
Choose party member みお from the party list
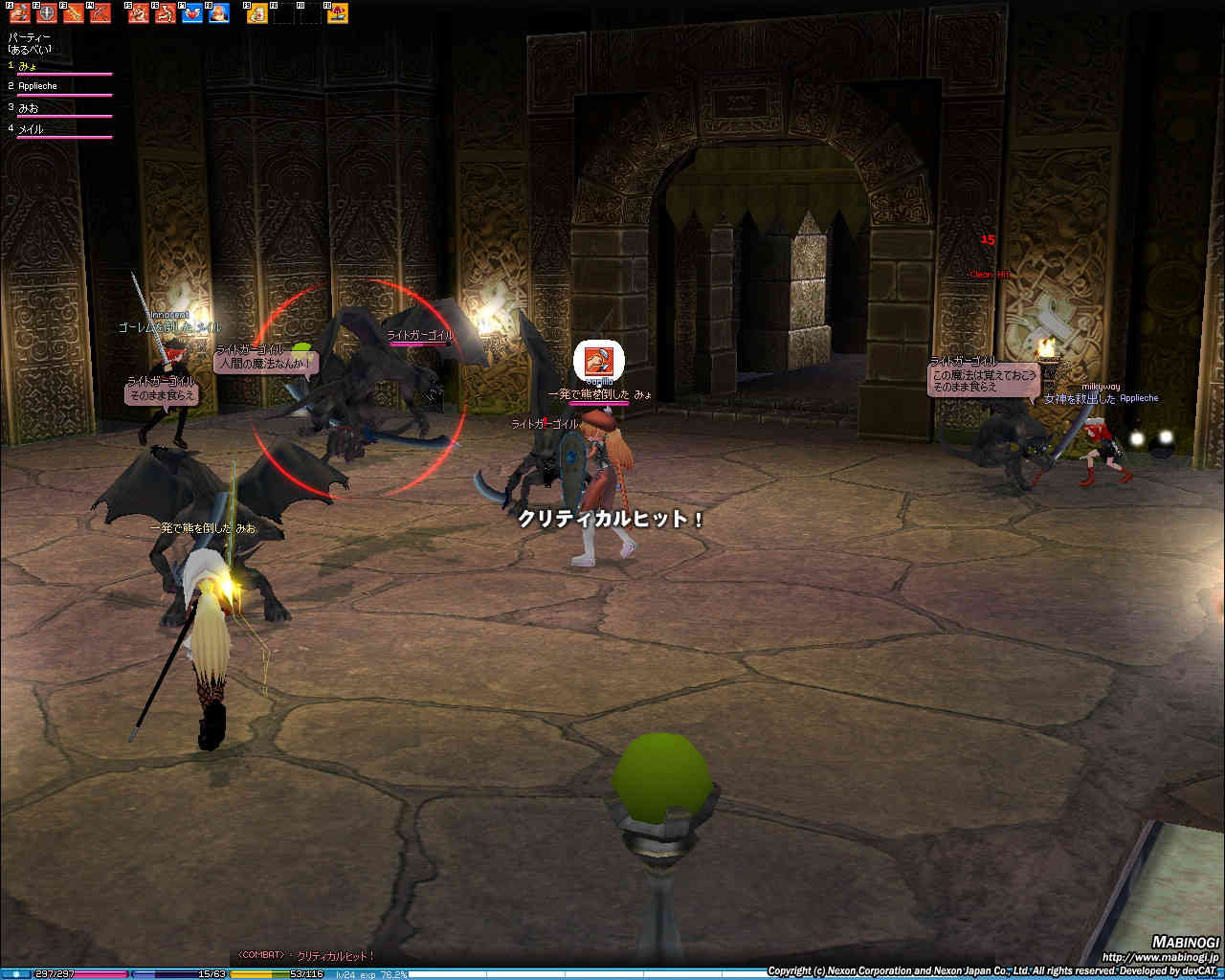pyautogui.click(x=29, y=108)
